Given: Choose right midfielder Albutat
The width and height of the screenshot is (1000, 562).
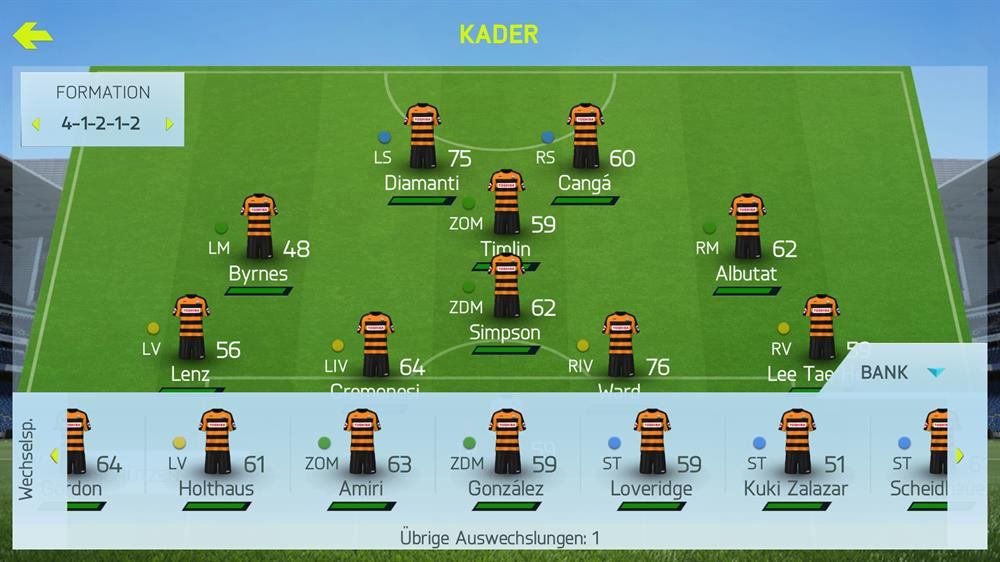Looking at the screenshot, I should (x=746, y=229).
